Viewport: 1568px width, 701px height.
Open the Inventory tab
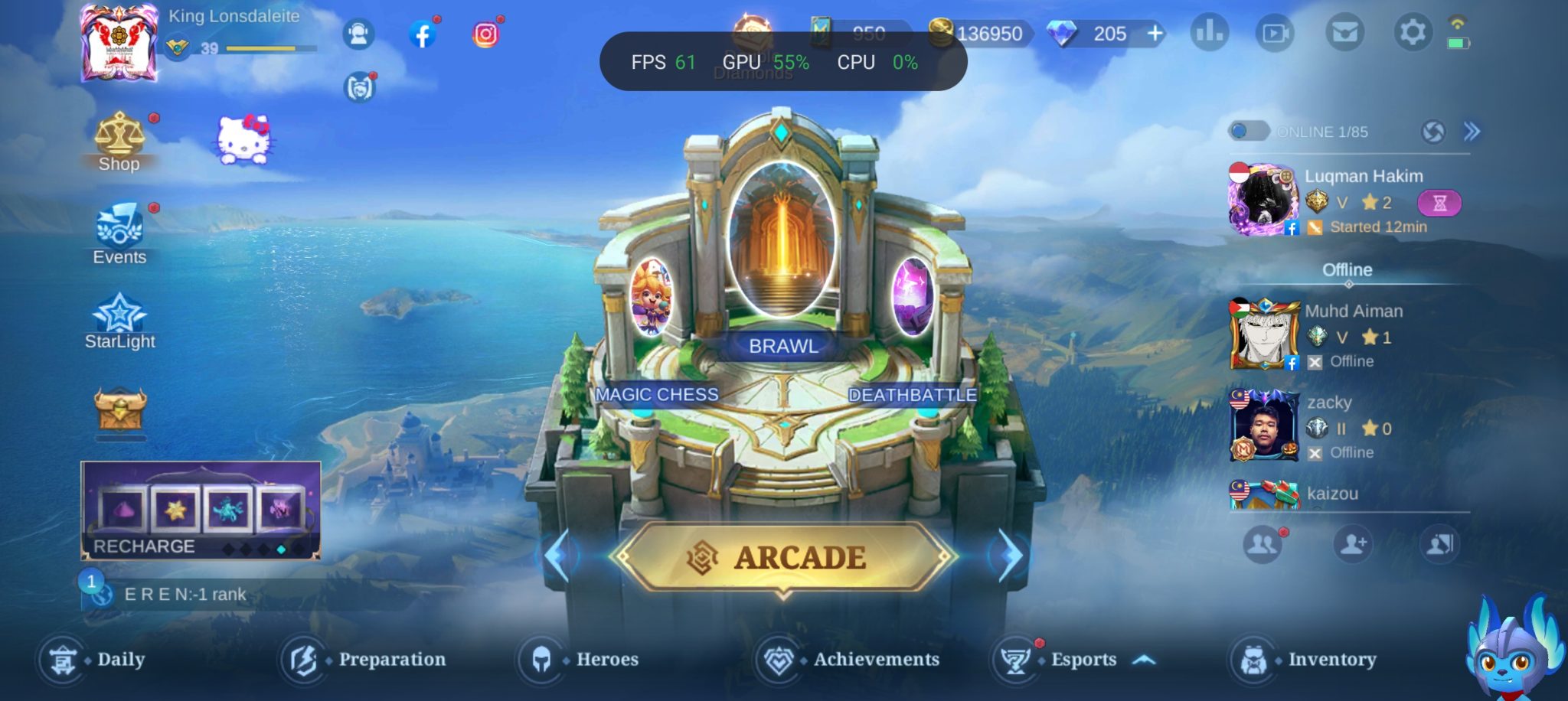(1304, 659)
